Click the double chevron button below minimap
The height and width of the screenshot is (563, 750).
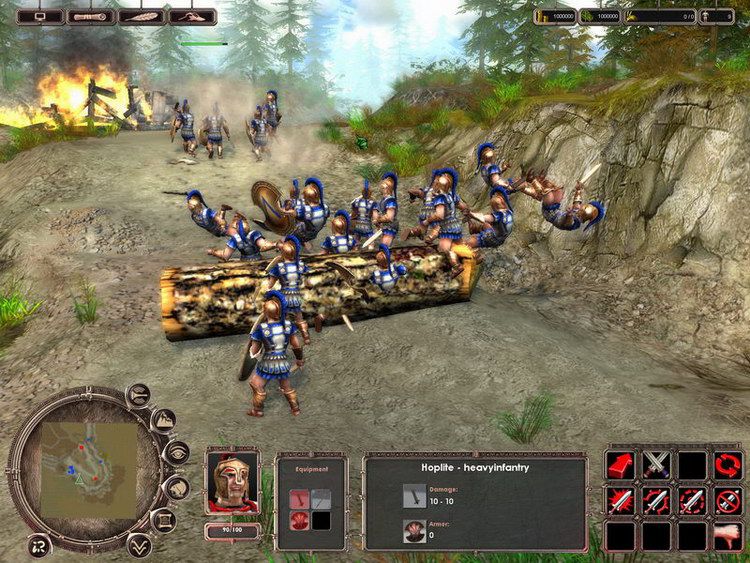point(139,545)
